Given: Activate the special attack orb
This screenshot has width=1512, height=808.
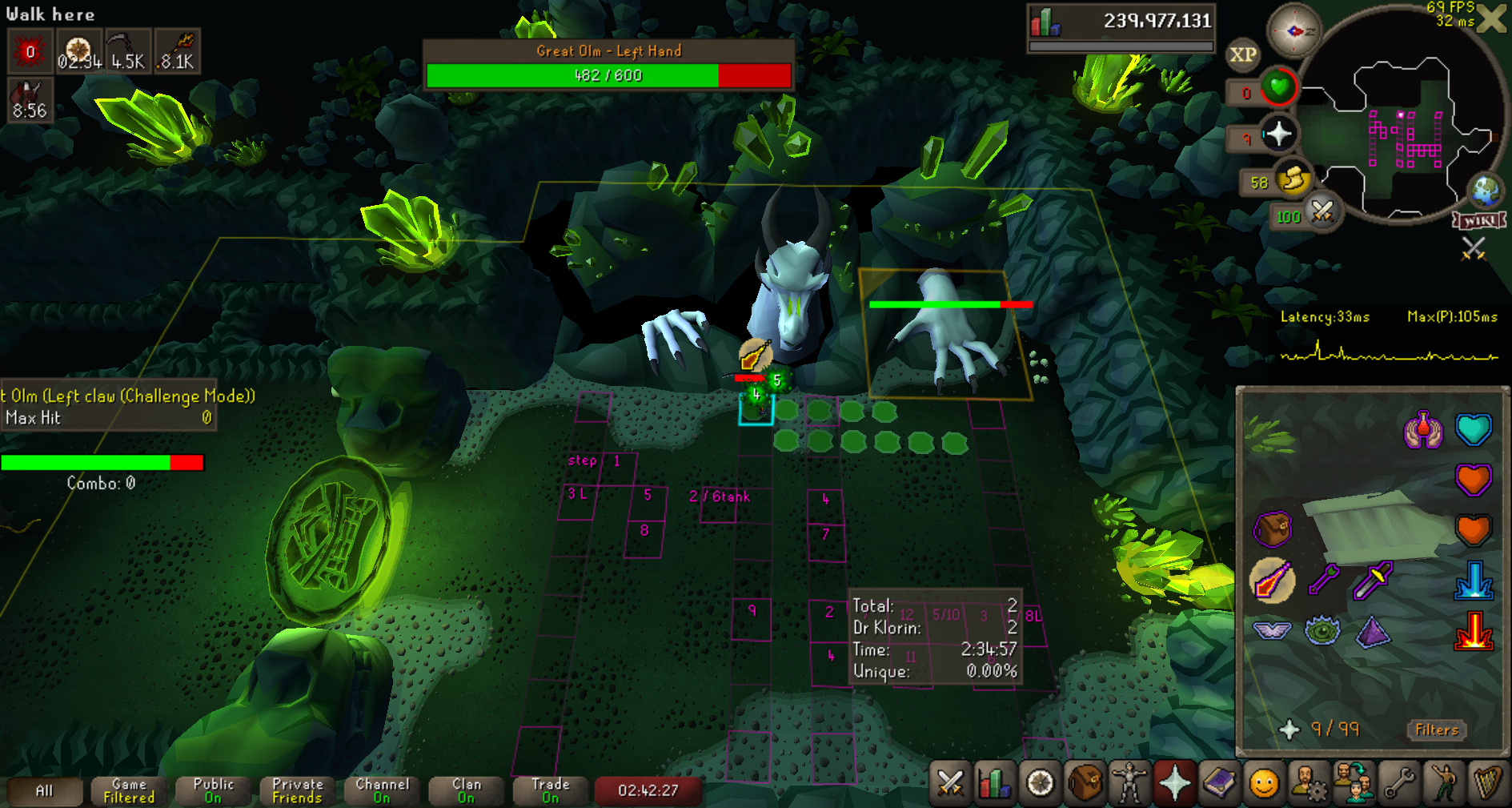Looking at the screenshot, I should pos(1322,213).
